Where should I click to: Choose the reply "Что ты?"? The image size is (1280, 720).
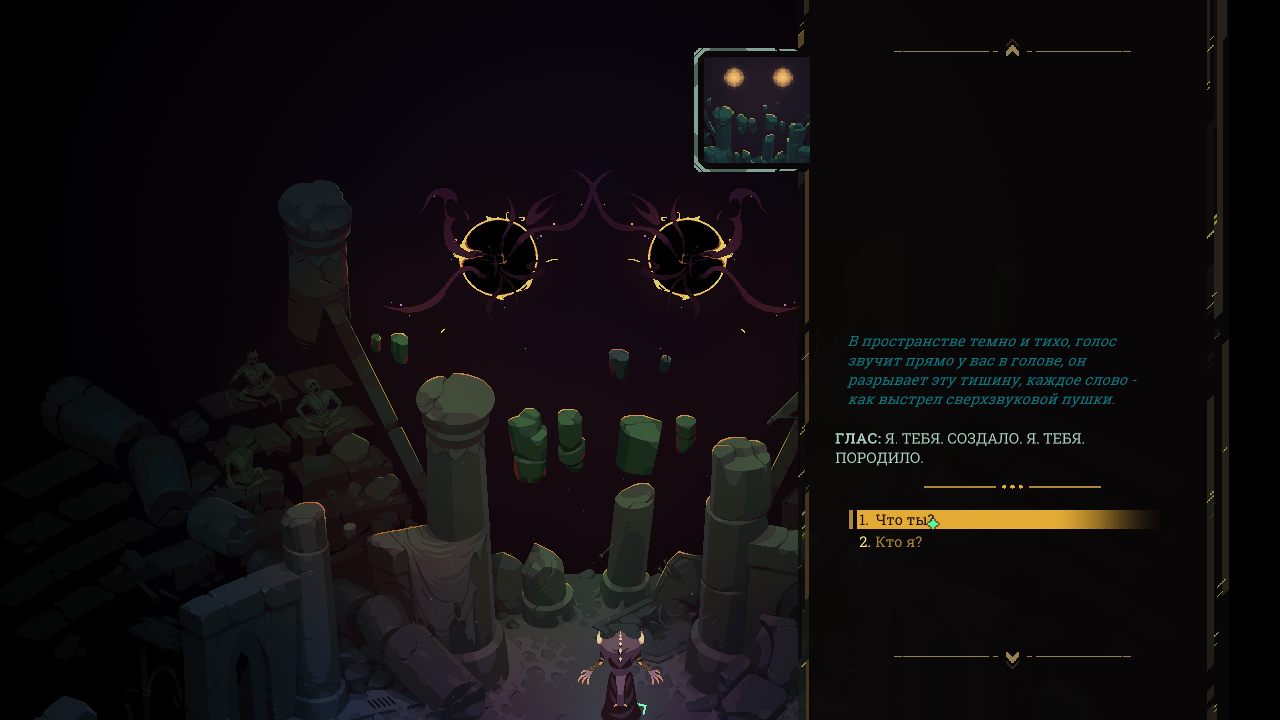point(904,520)
